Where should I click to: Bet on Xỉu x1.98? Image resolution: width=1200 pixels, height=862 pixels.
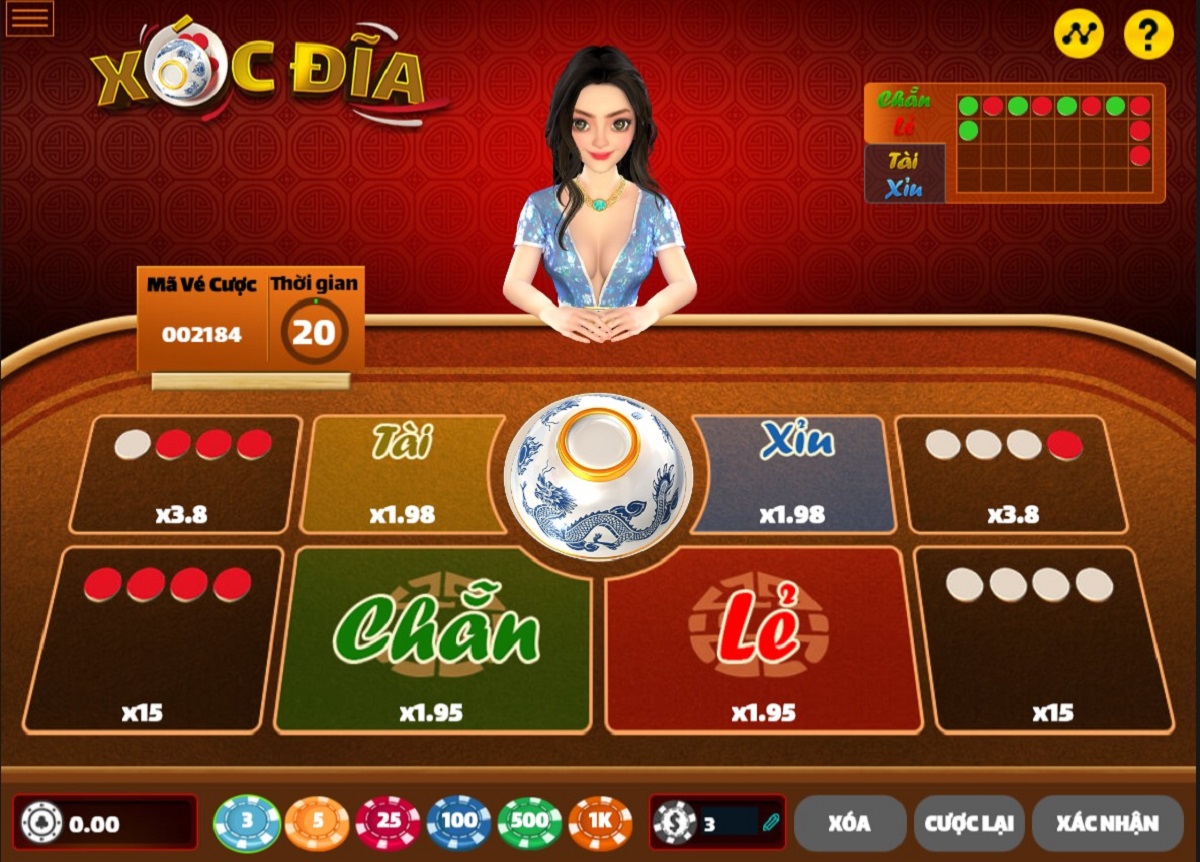(x=795, y=474)
